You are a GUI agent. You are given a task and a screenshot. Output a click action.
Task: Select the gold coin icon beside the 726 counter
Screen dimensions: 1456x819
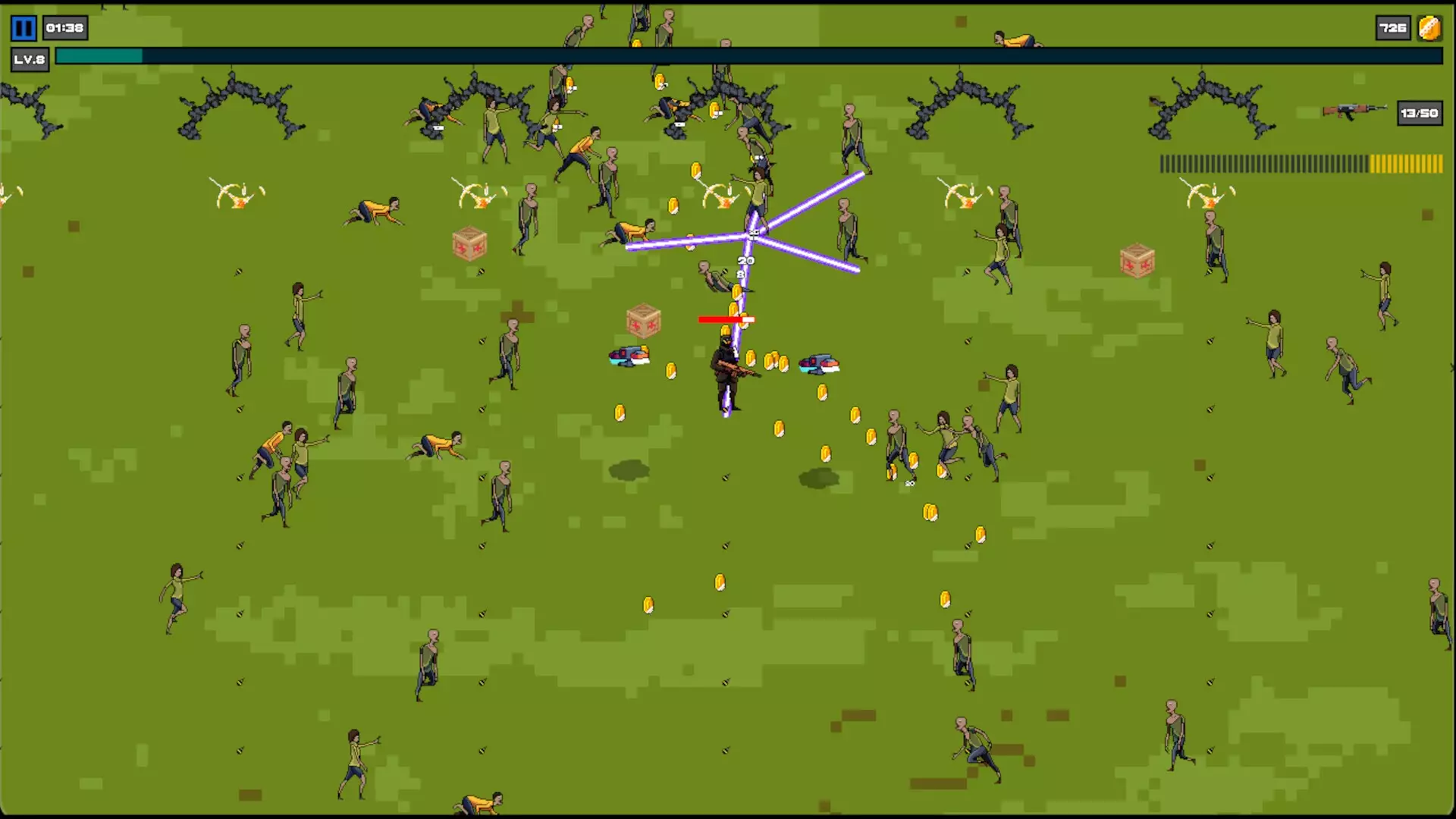click(1429, 29)
